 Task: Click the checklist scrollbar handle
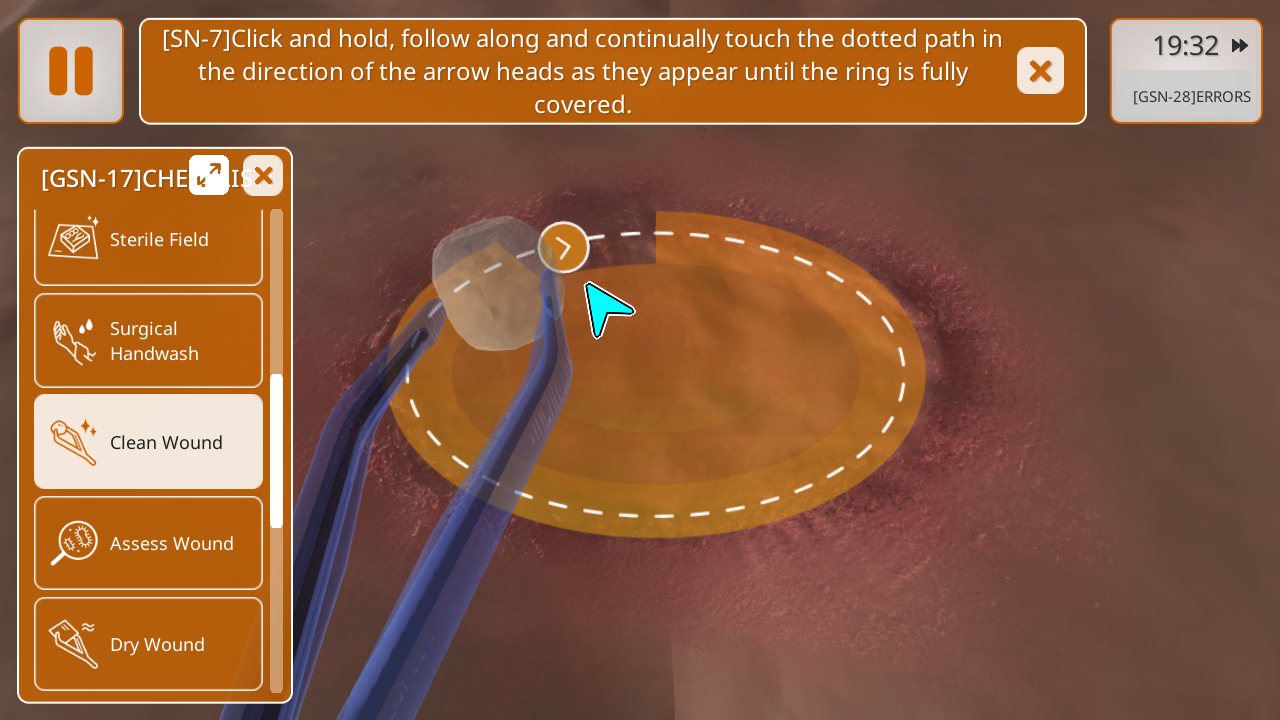[277, 451]
